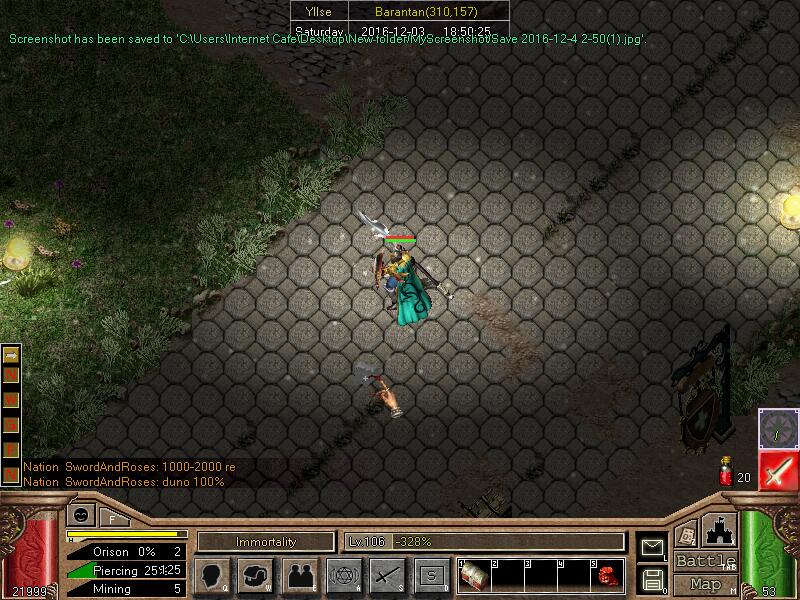
Task: Activate the red sword attack icon
Action: 777,470
